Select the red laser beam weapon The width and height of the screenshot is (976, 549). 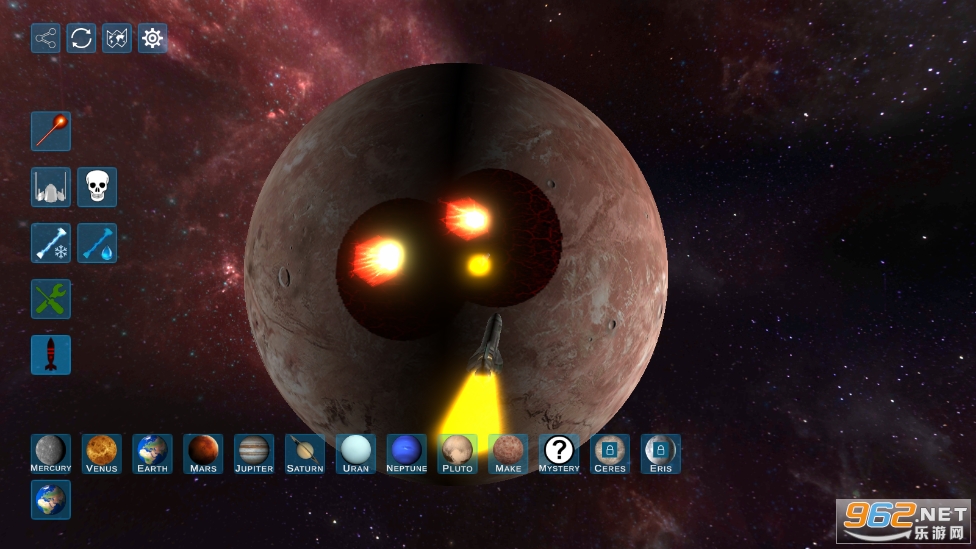51,131
